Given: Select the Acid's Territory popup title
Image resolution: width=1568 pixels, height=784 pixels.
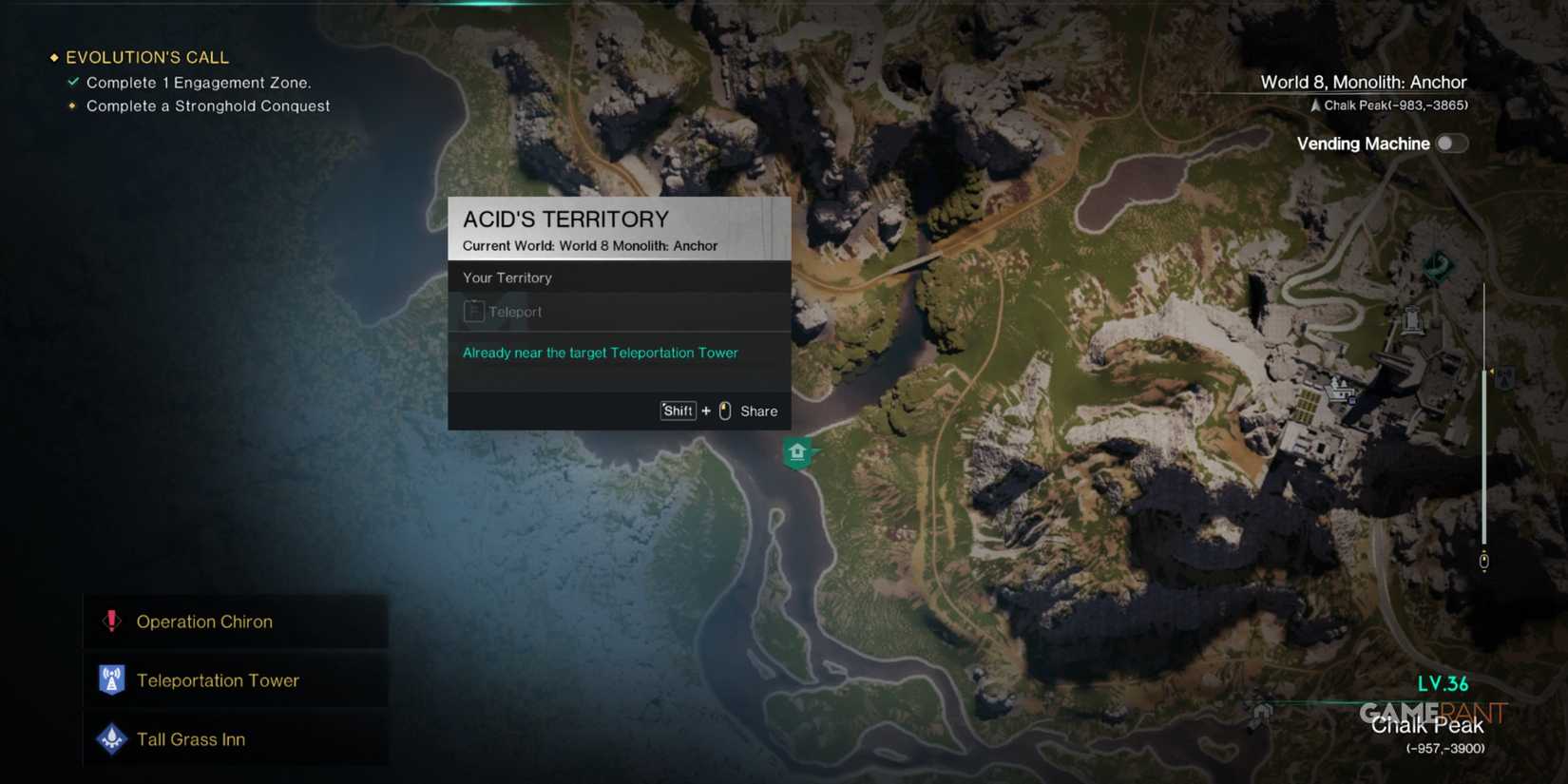Looking at the screenshot, I should tap(565, 219).
